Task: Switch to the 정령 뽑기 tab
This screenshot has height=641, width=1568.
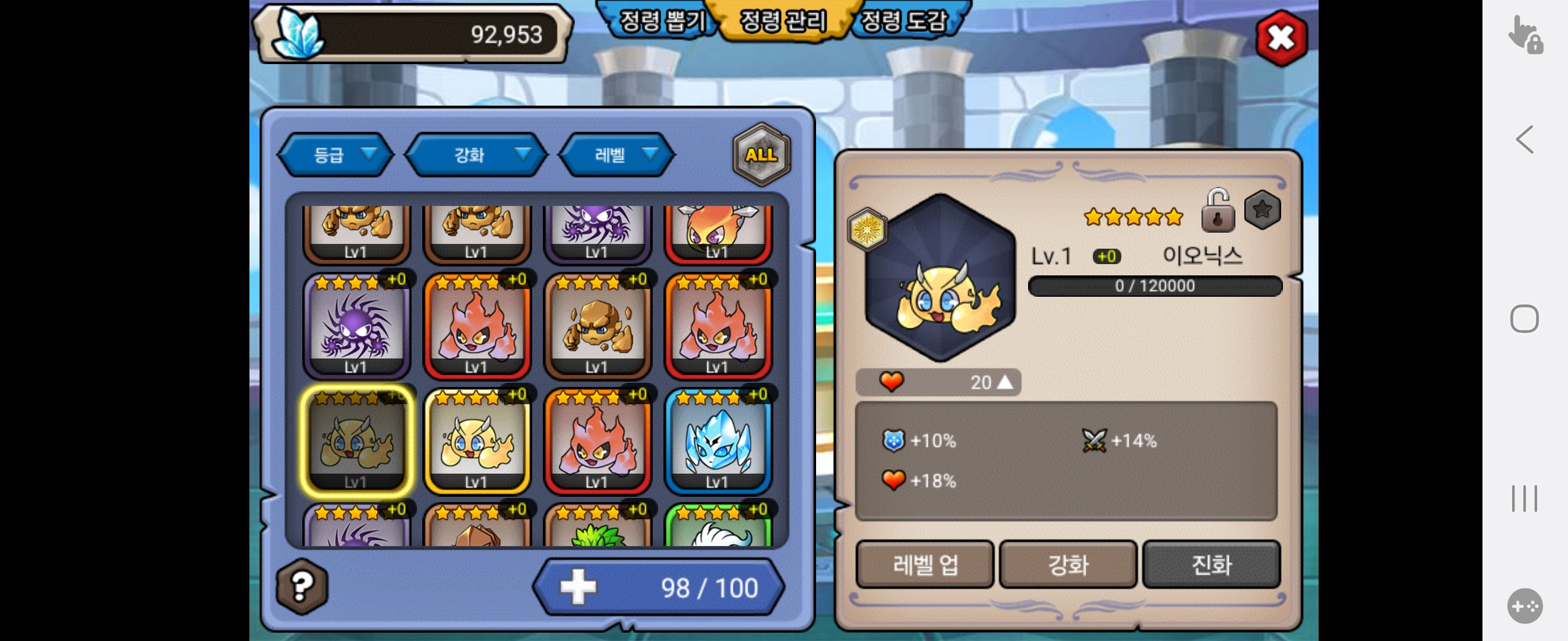Action: pyautogui.click(x=662, y=21)
